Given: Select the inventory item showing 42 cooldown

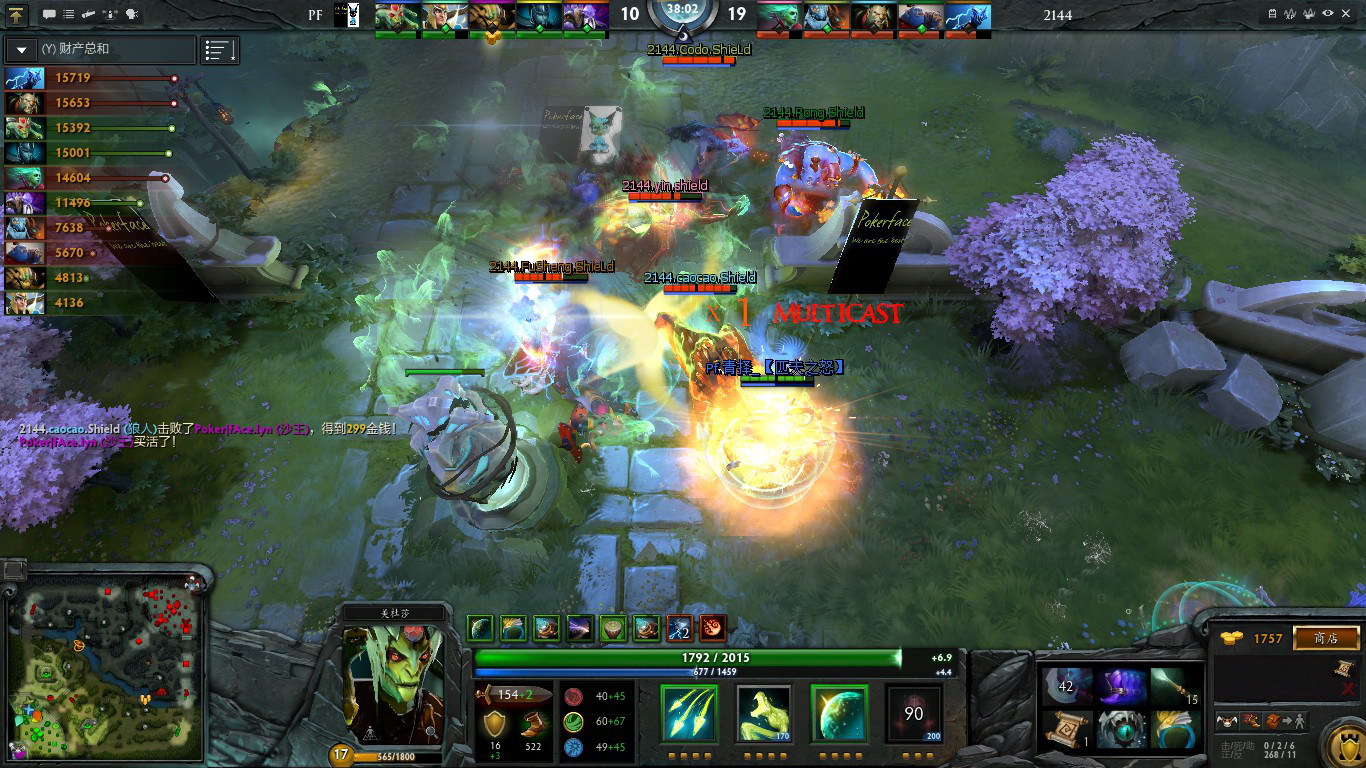Looking at the screenshot, I should pyautogui.click(x=1066, y=686).
